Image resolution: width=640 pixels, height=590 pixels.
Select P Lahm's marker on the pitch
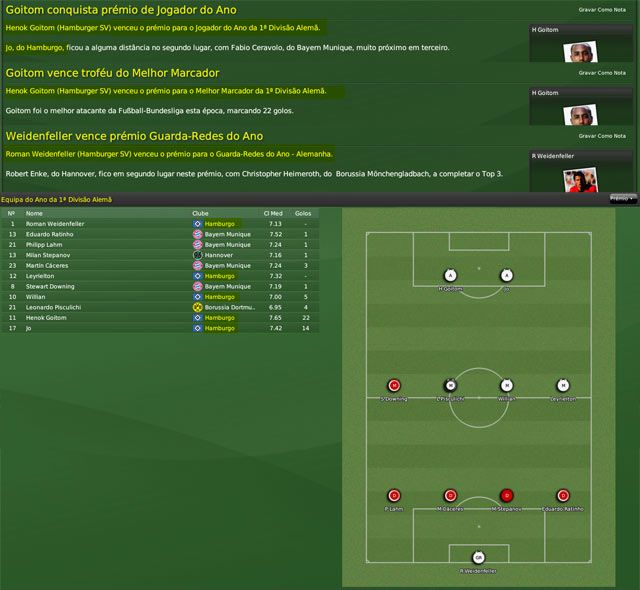click(x=394, y=495)
